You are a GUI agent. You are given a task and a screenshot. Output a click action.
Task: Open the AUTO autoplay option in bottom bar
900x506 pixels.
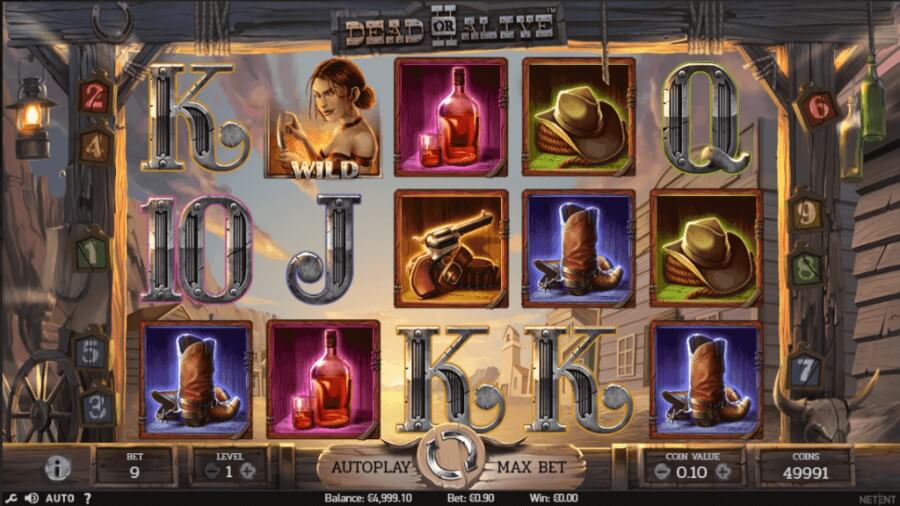pos(60,498)
